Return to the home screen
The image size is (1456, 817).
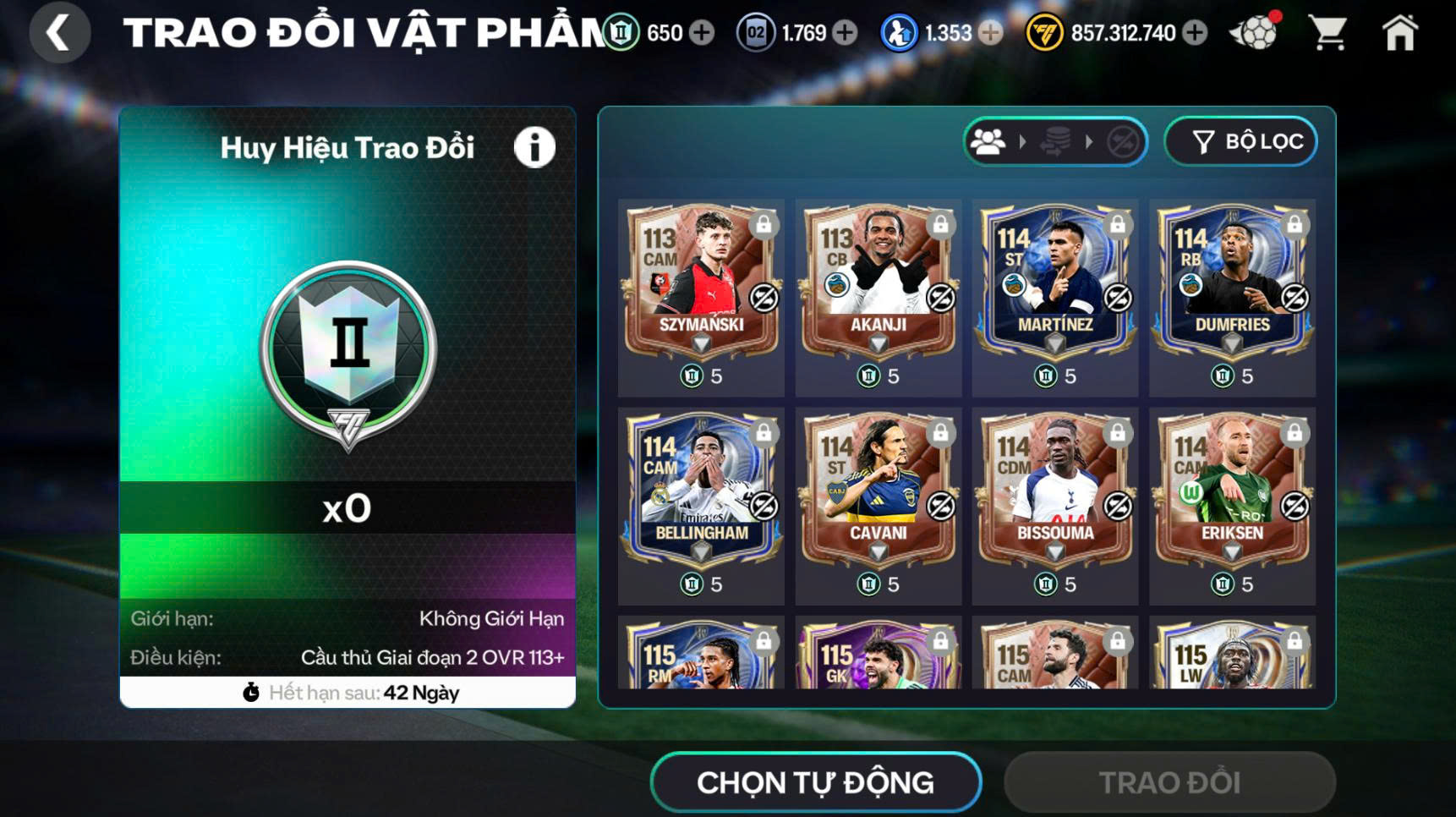point(1399,34)
